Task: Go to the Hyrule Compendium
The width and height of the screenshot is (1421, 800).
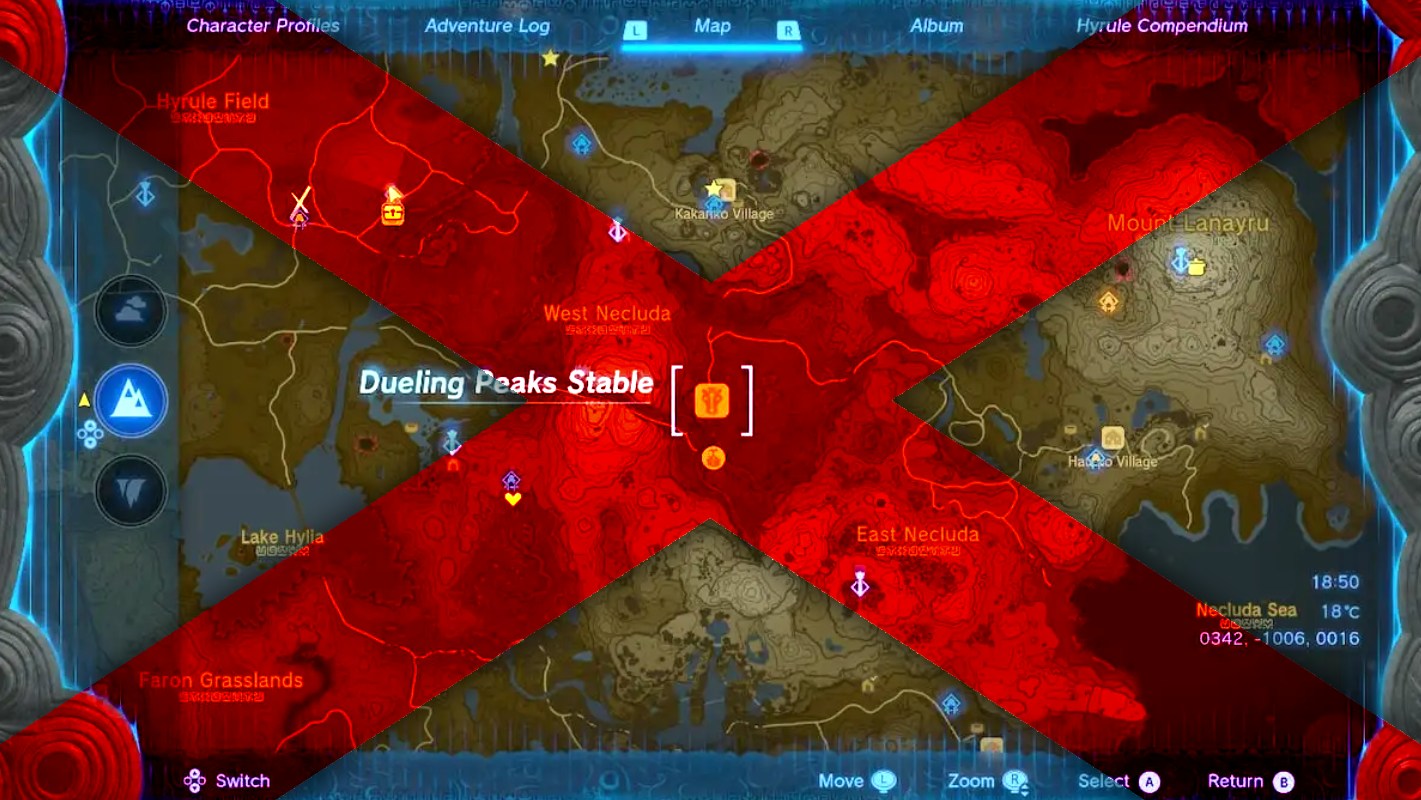Action: pyautogui.click(x=1164, y=26)
